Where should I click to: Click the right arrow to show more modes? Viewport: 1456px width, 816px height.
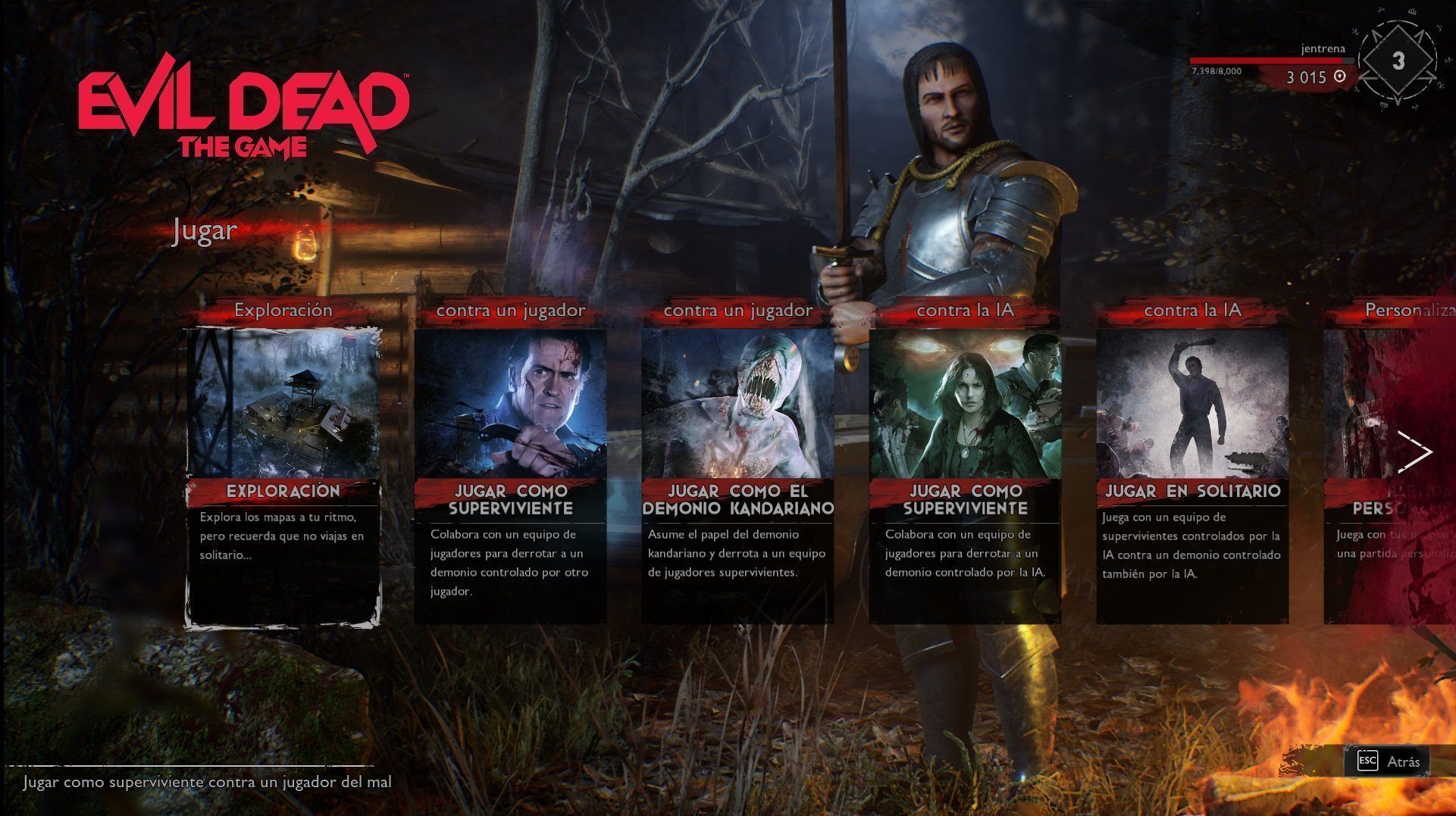(1414, 452)
